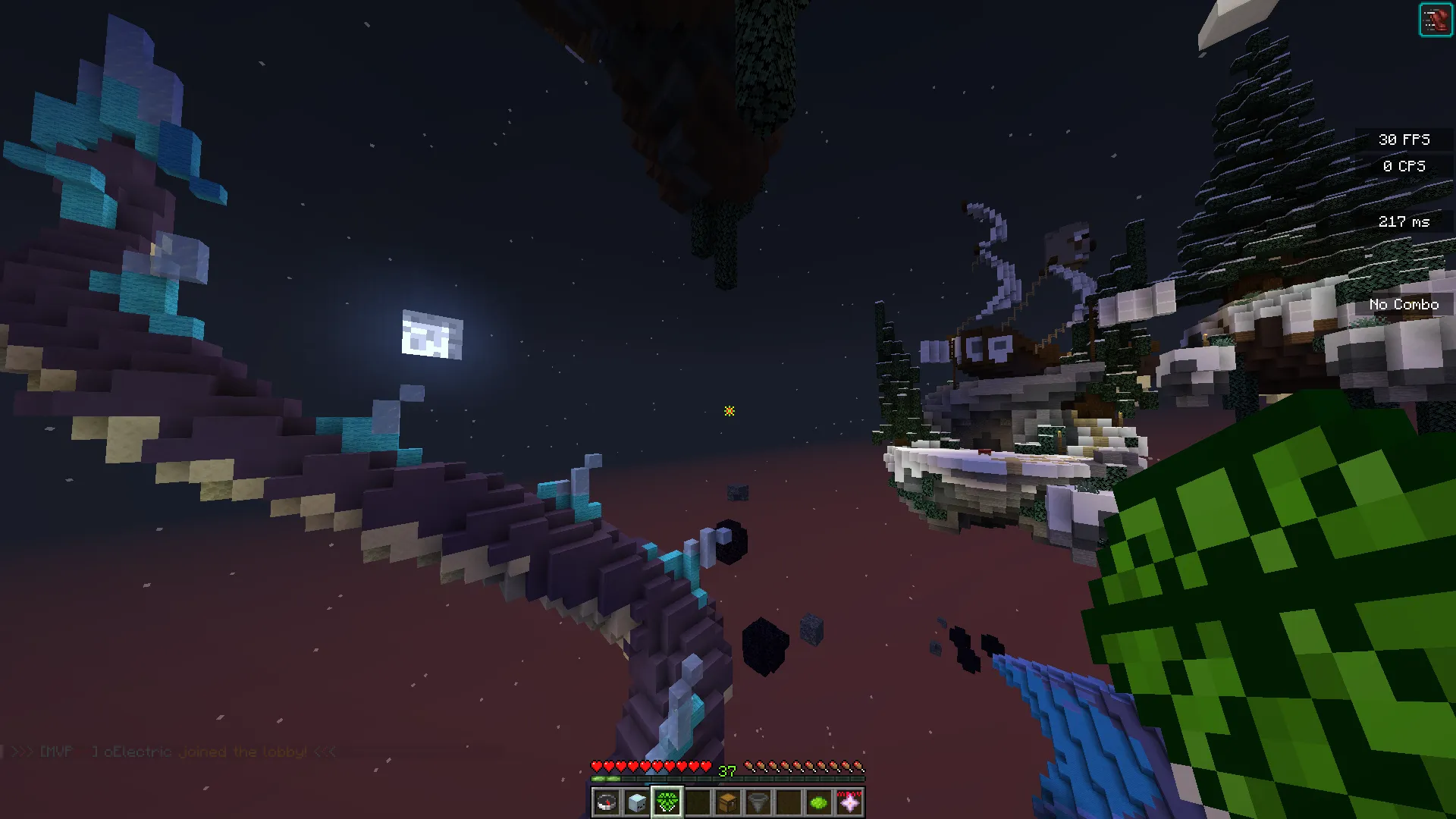Viewport: 1456px width, 819px height.
Task: Click the experience level number 37
Action: (x=726, y=772)
